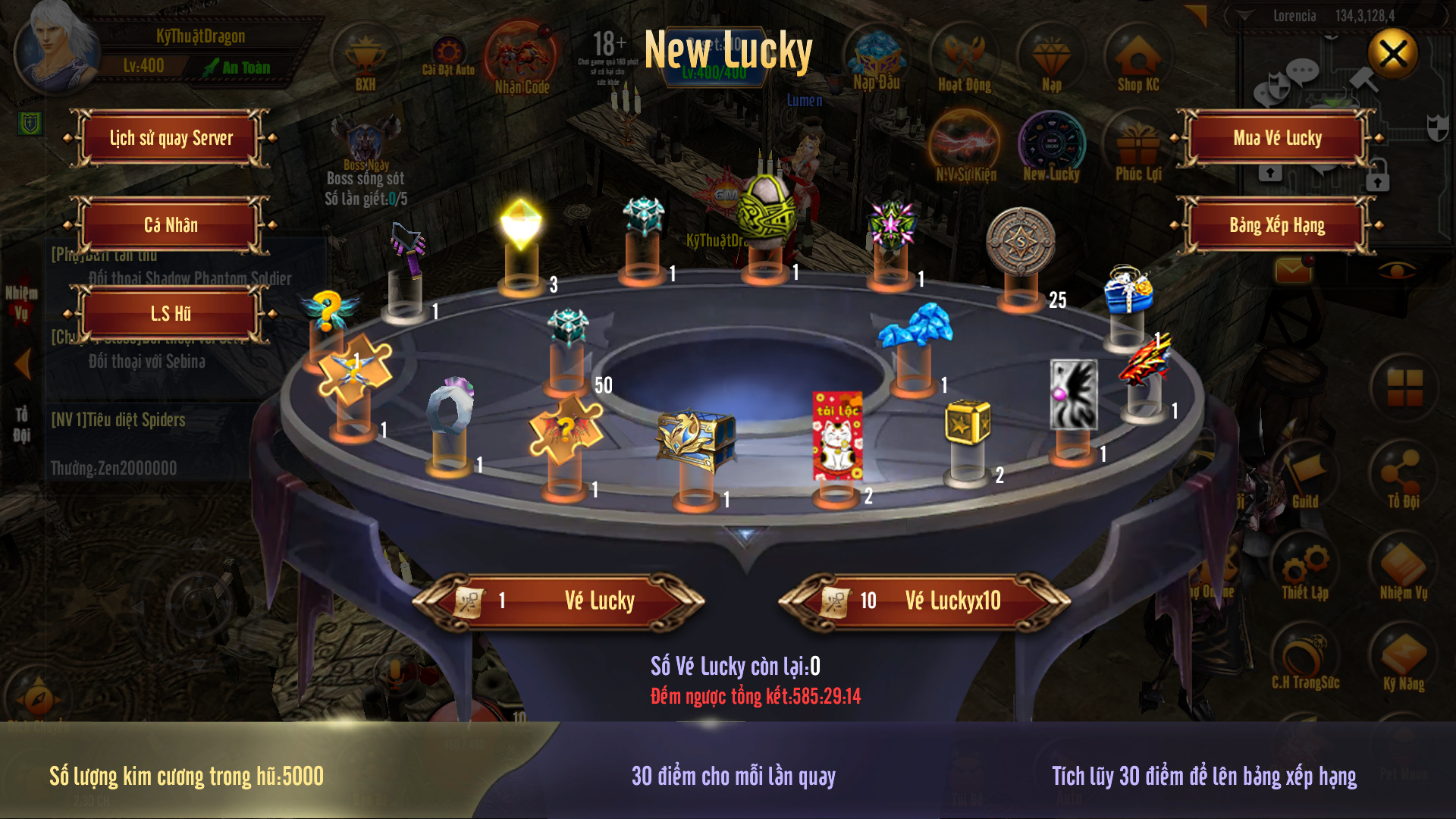Click the Mua Vé Lucky button
Viewport: 1456px width, 819px height.
pos(1277,138)
